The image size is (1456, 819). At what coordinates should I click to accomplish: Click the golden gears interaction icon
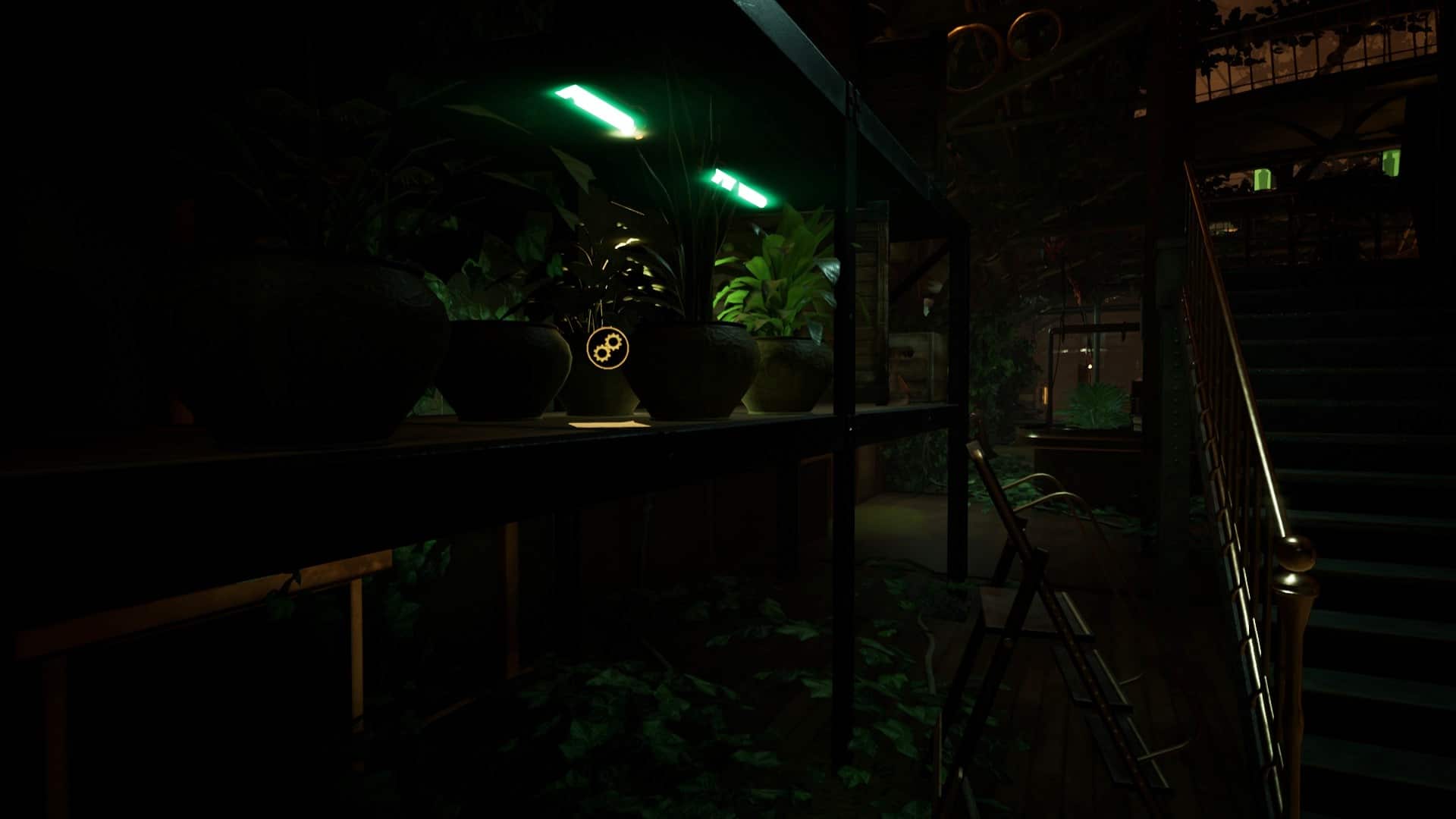(x=607, y=348)
